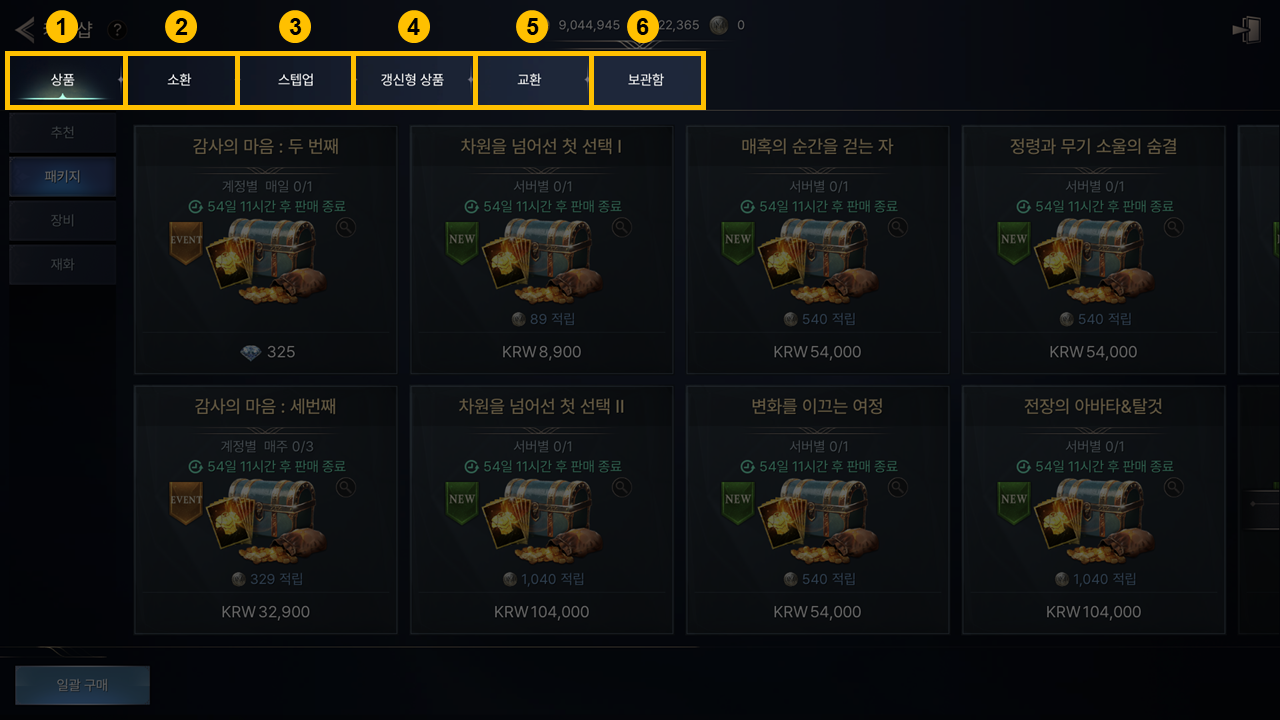Open the 소환 tab
This screenshot has width=1280, height=720.
(180, 80)
